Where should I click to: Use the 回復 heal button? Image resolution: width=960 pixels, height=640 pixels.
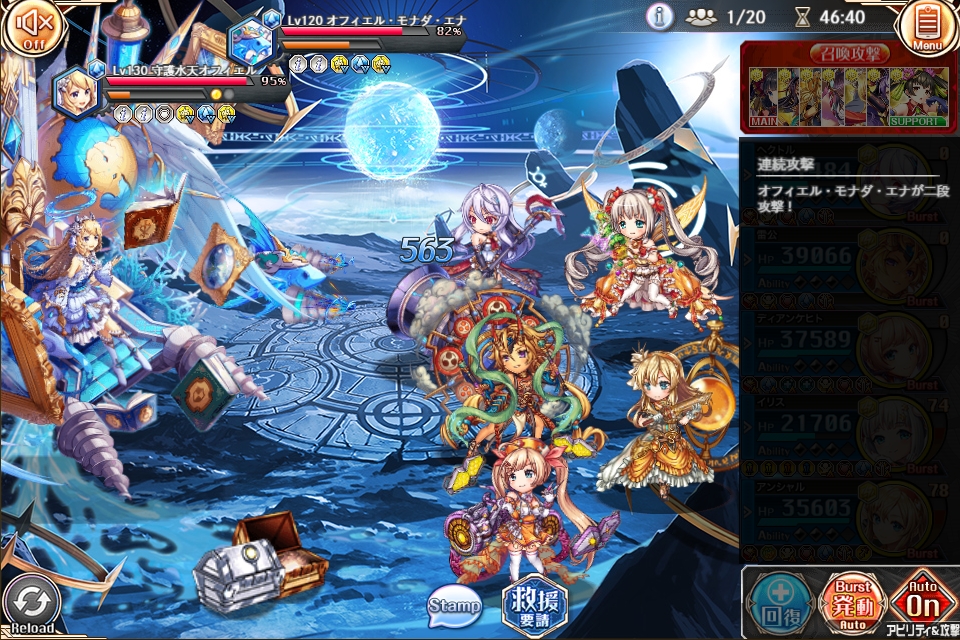pos(777,603)
